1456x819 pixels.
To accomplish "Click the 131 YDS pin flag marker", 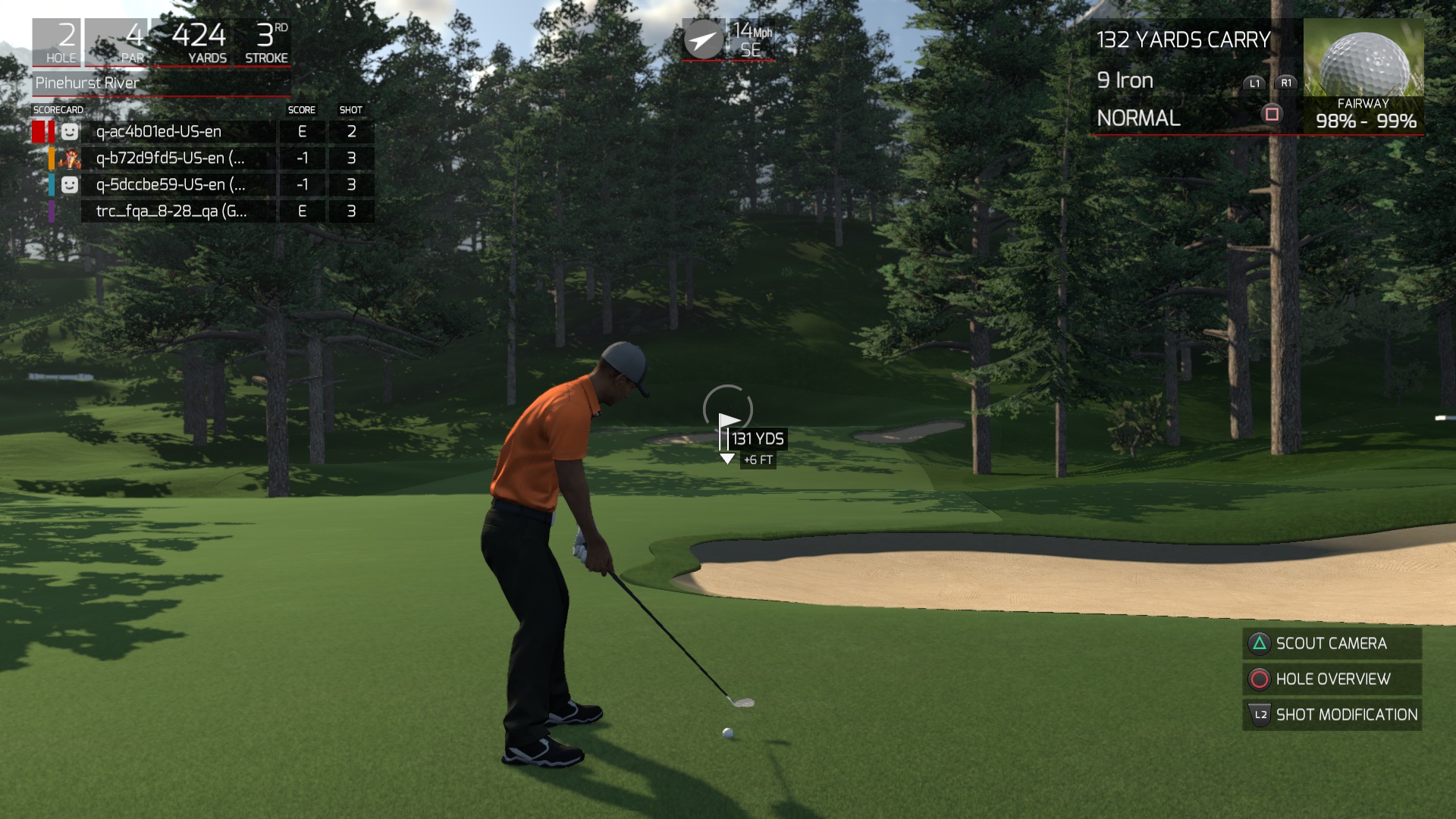I will (729, 422).
